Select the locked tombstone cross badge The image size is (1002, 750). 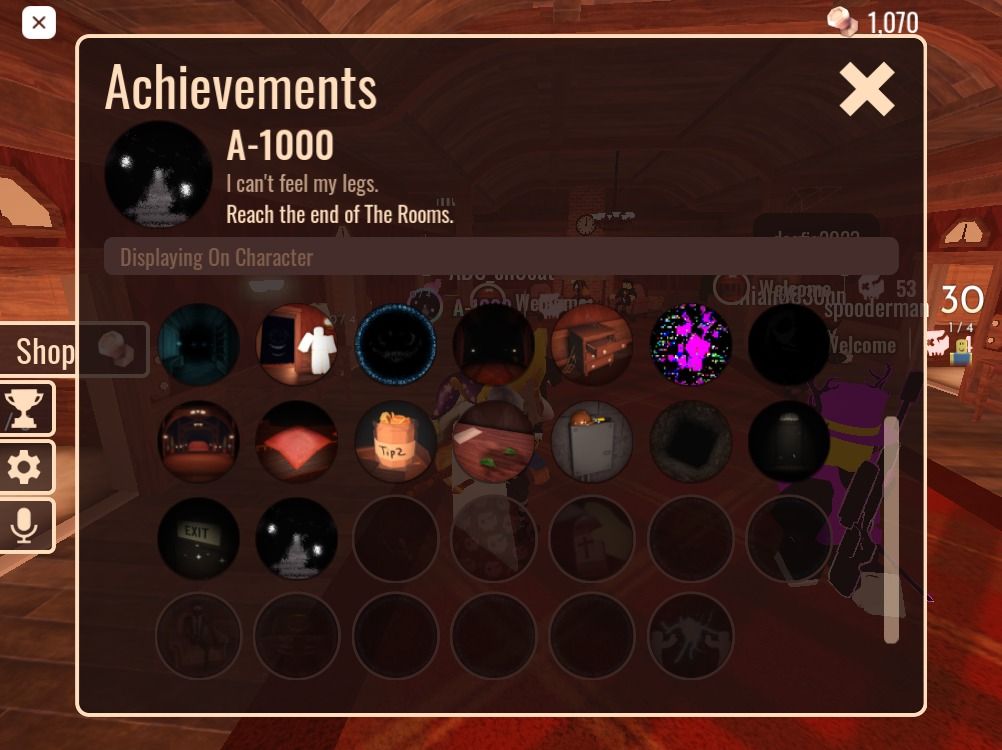(x=592, y=539)
